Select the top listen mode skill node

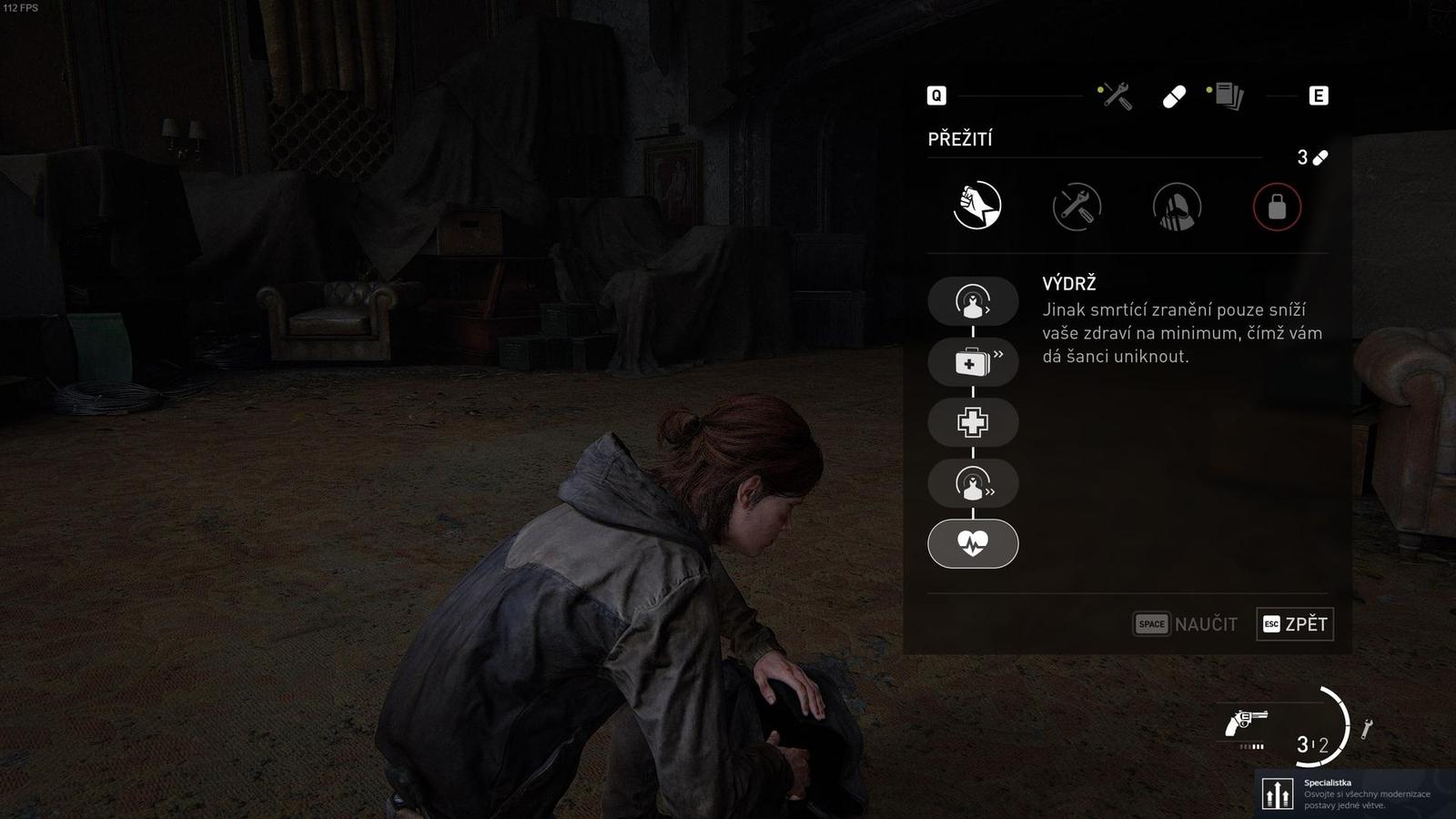973,301
